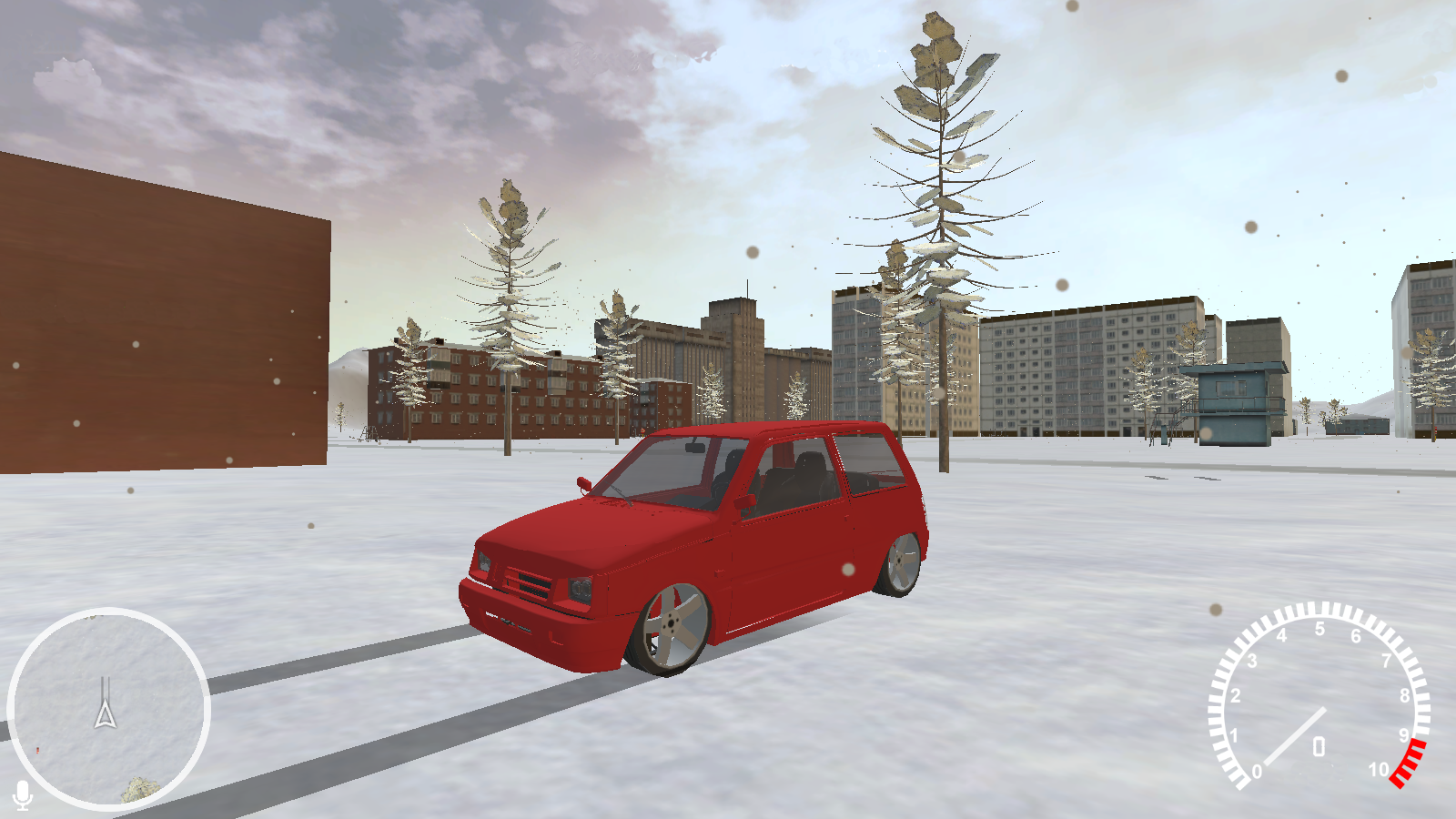Click the zero mark on the tachometer

pos(1257,771)
